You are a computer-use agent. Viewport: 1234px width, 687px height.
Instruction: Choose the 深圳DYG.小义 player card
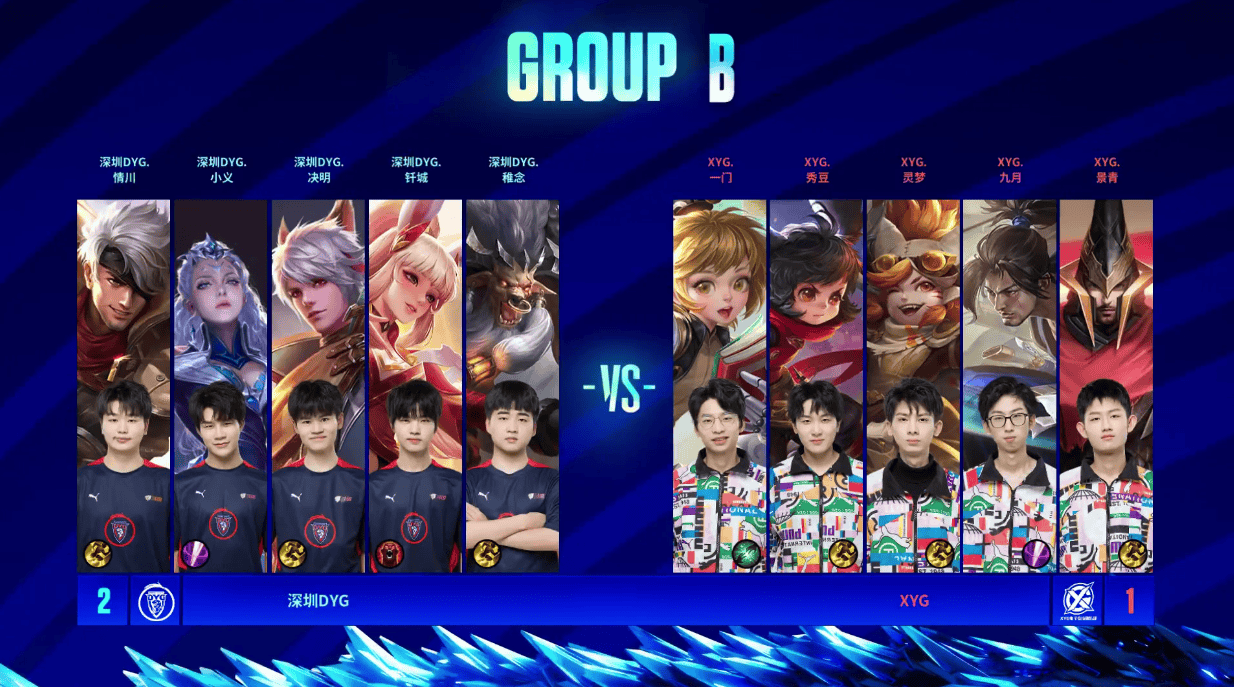coord(220,385)
